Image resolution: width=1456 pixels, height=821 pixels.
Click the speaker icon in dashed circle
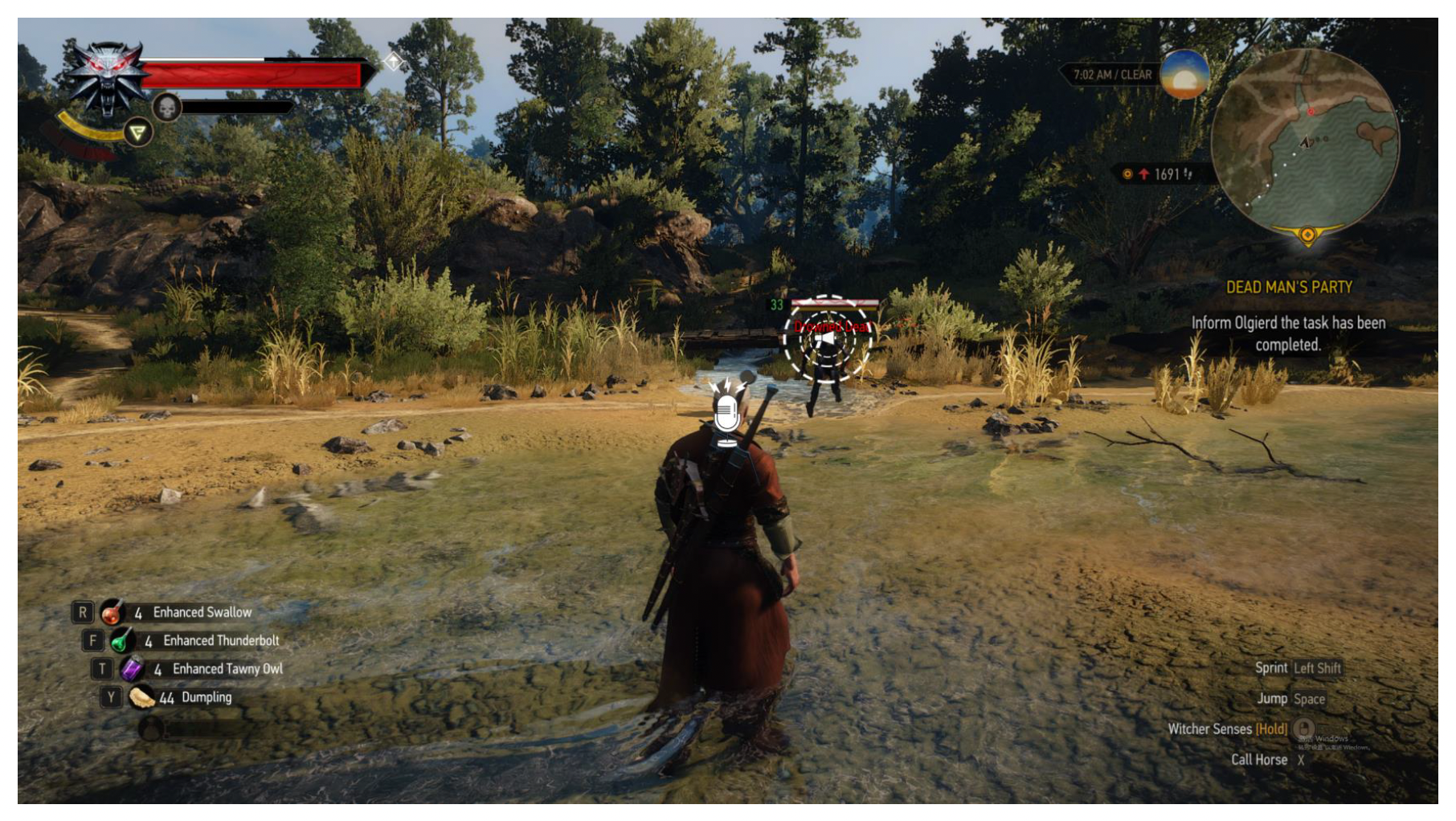click(826, 340)
